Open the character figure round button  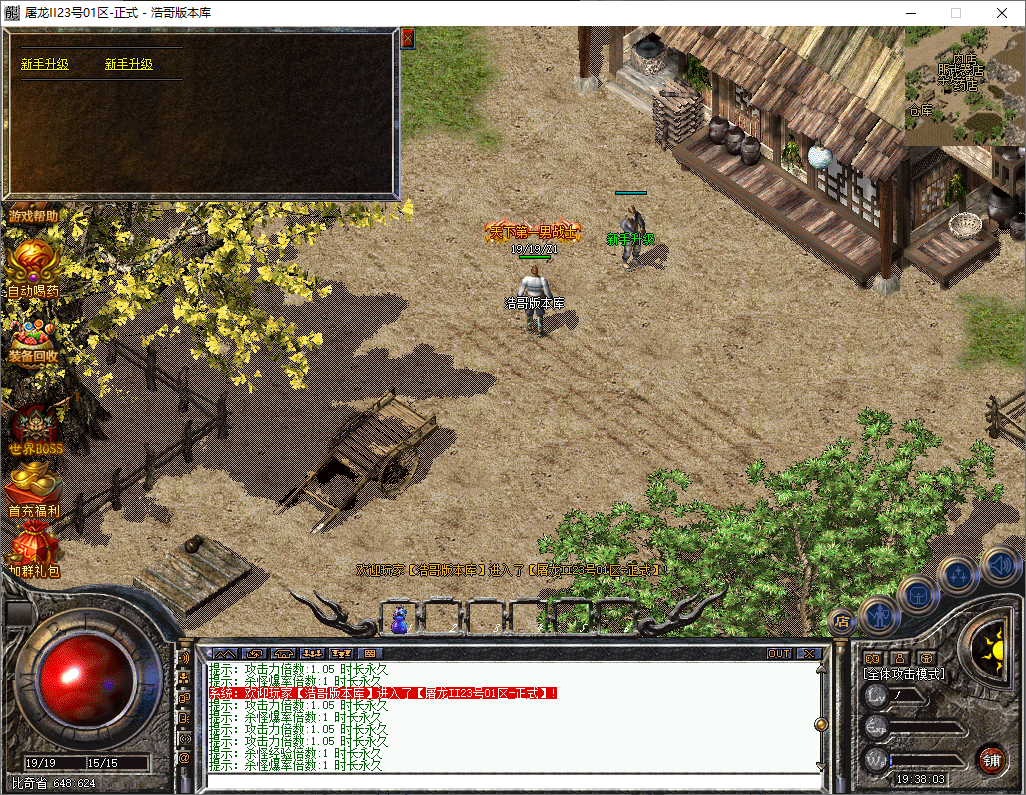pos(880,614)
